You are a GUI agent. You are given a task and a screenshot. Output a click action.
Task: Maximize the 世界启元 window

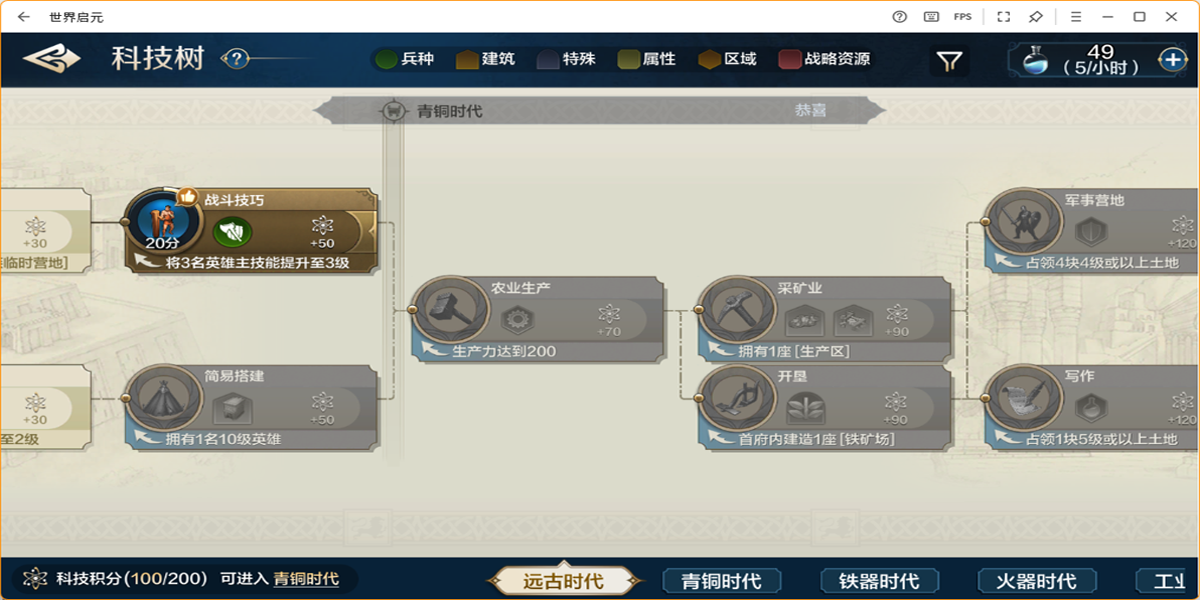point(1139,16)
